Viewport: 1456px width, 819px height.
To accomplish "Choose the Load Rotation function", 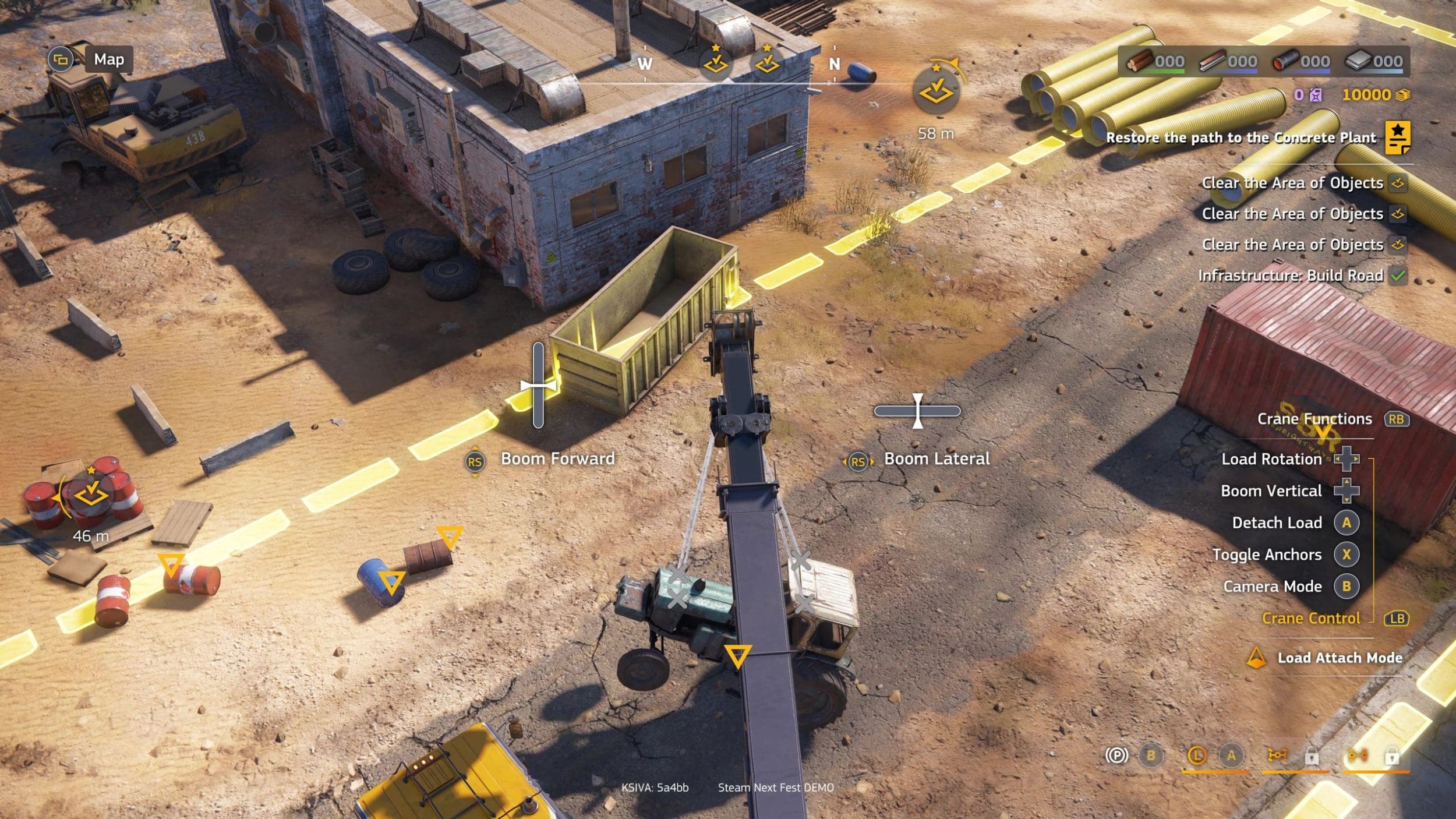I will click(1271, 459).
